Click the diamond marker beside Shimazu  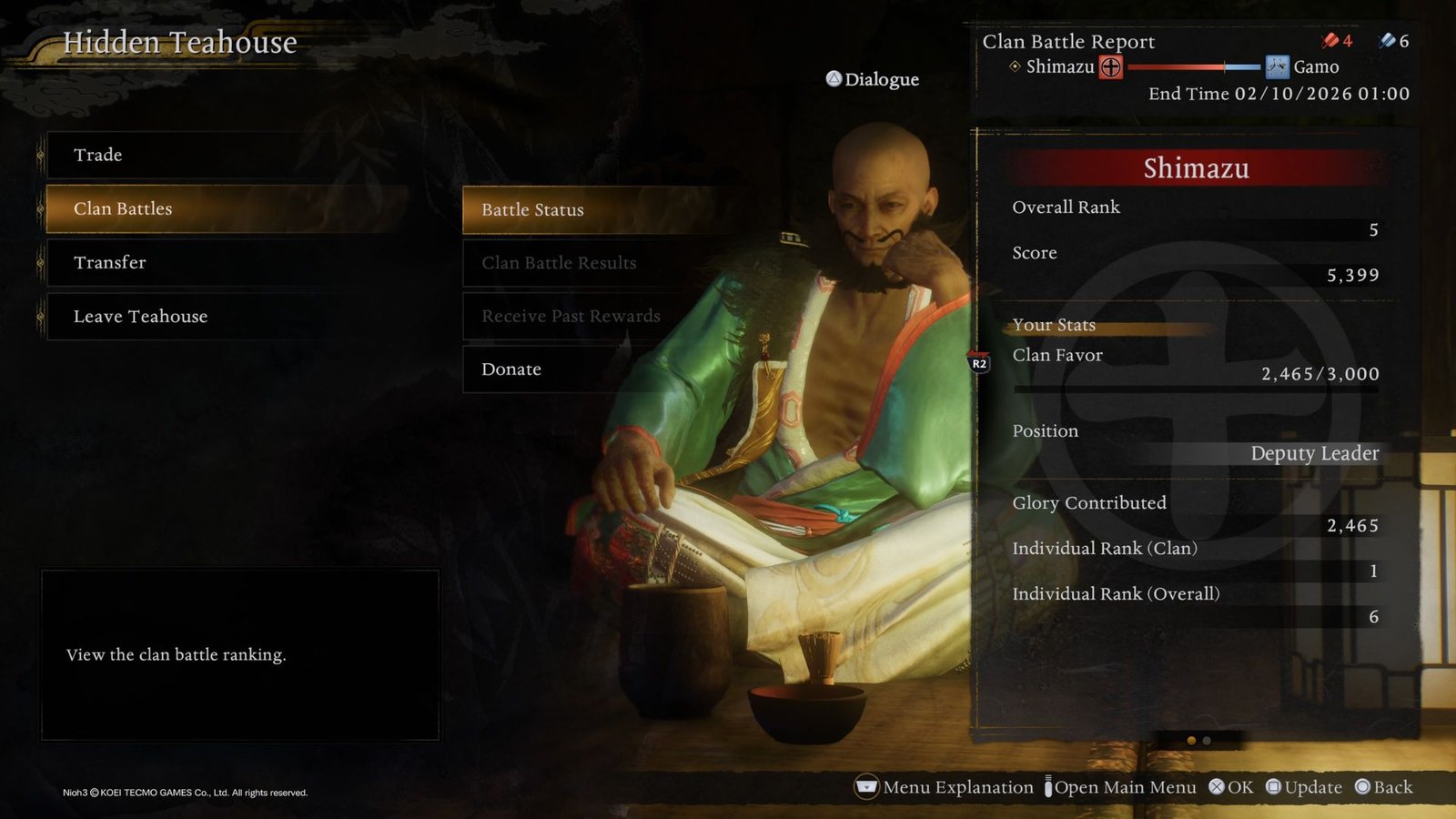pyautogui.click(x=1013, y=66)
